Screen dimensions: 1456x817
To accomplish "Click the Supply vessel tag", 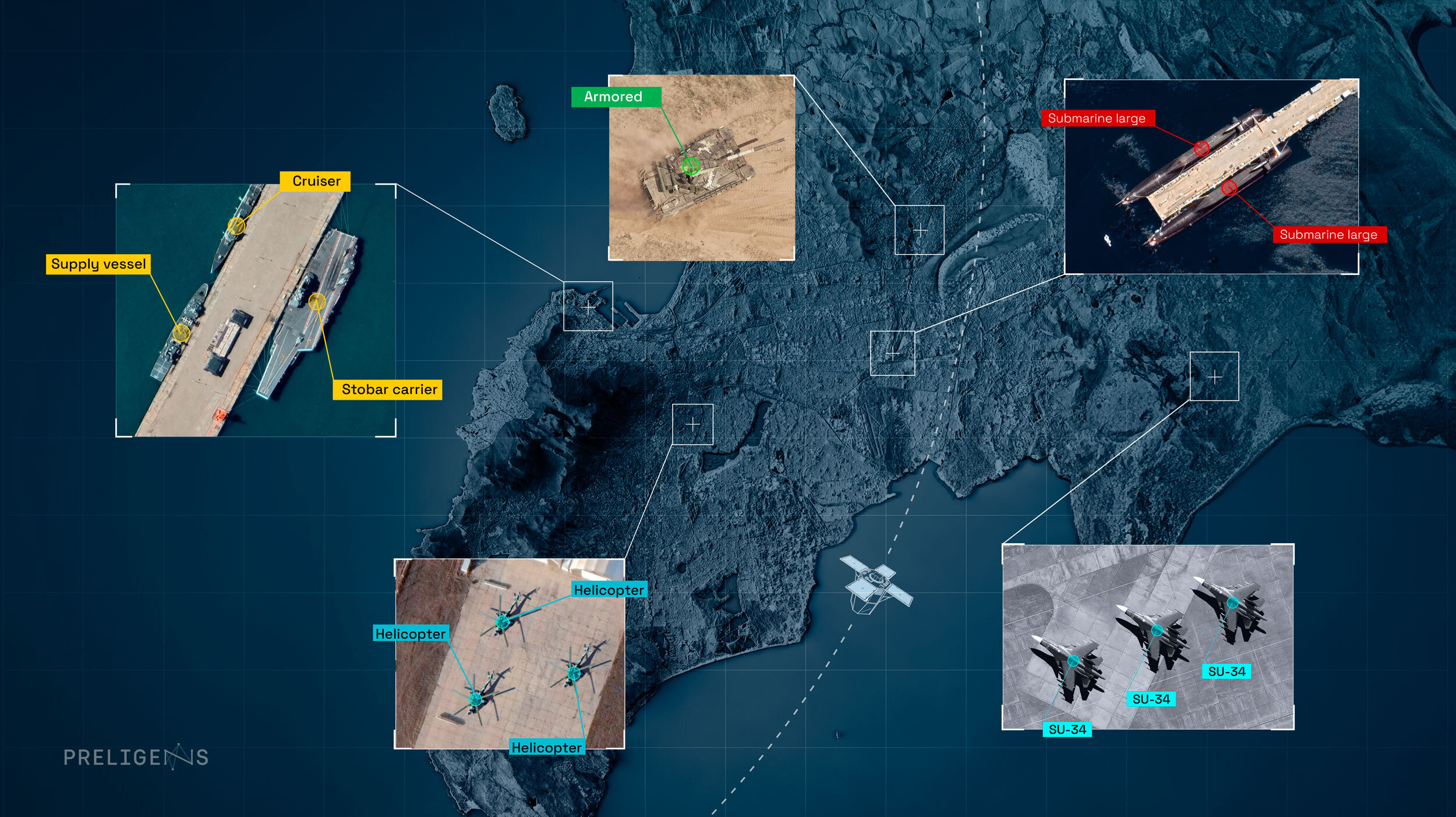I will 98,264.
